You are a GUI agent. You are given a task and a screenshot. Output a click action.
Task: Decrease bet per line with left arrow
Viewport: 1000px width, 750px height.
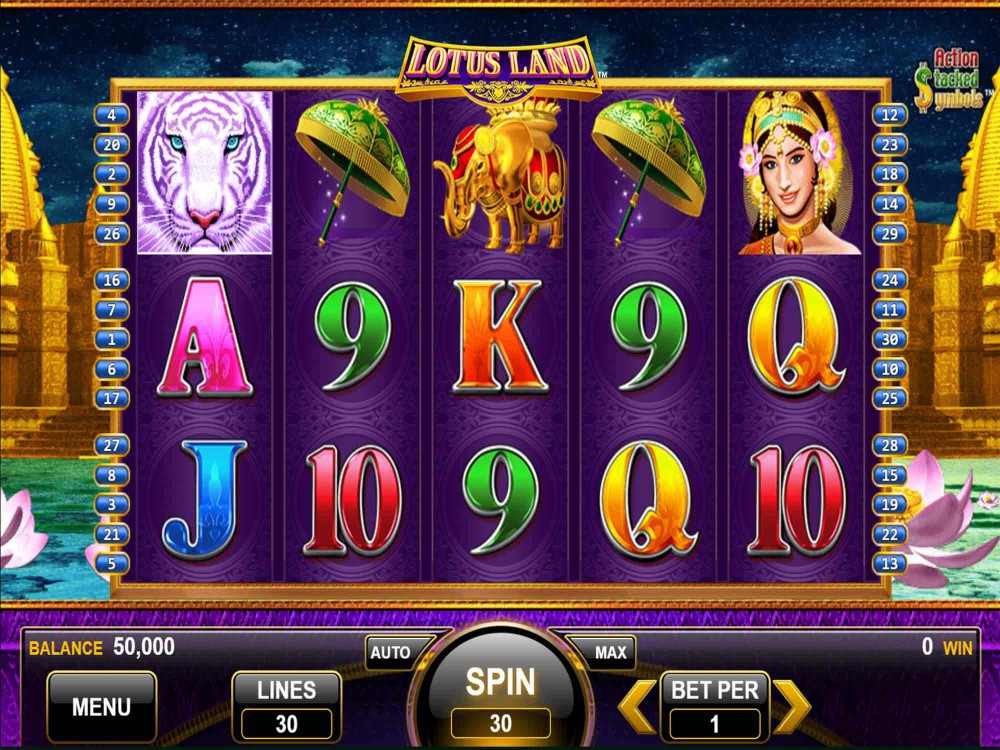[x=637, y=706]
